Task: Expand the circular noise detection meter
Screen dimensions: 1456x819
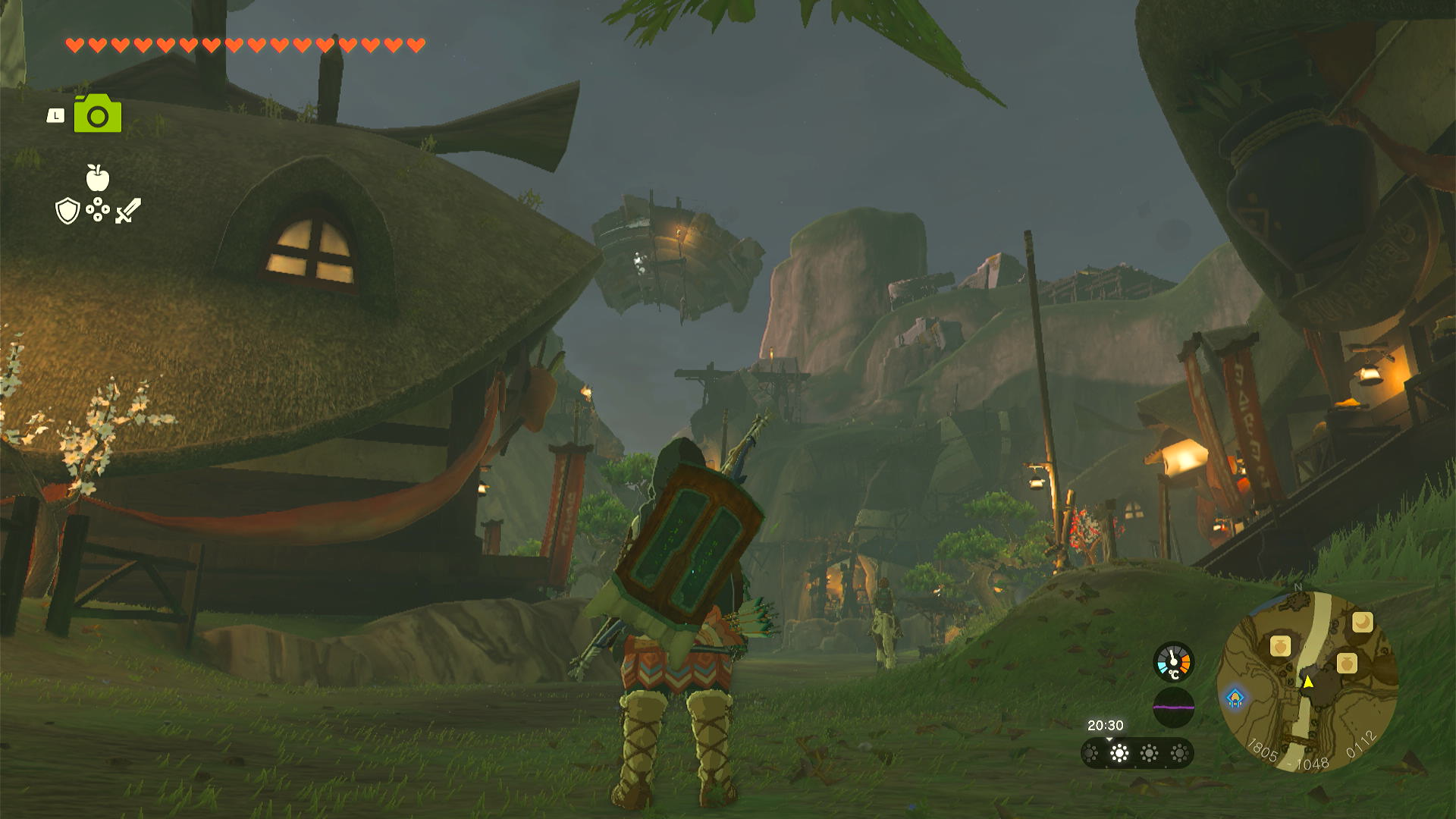Action: (x=1174, y=708)
